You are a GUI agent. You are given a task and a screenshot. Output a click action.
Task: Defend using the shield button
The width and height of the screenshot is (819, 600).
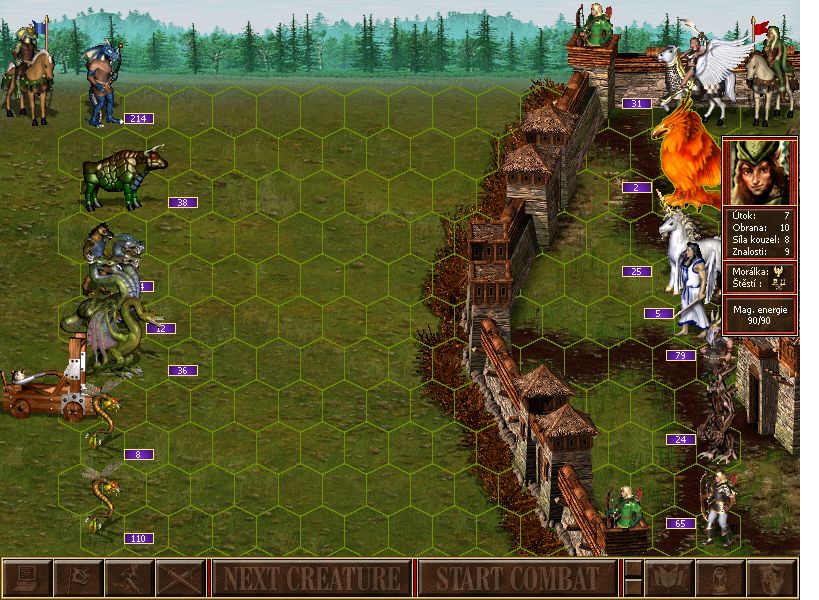pyautogui.click(x=772, y=578)
